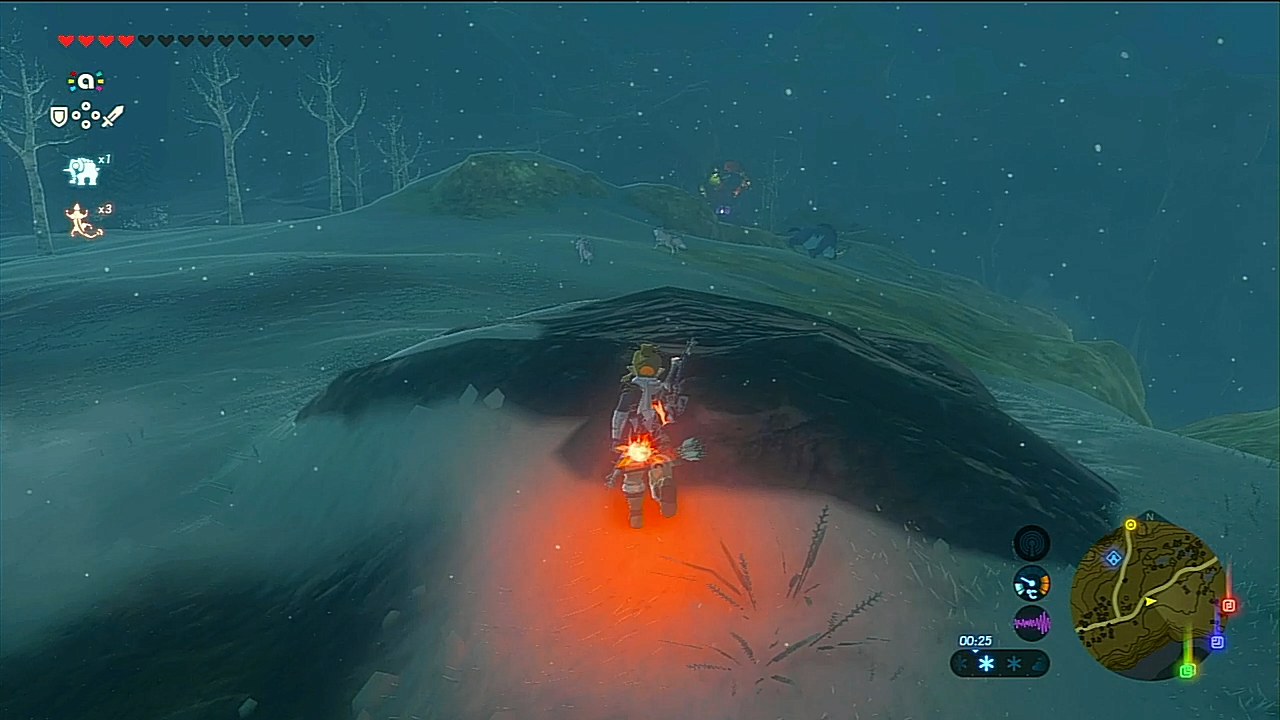Choose the sword quick-select icon

point(112,117)
